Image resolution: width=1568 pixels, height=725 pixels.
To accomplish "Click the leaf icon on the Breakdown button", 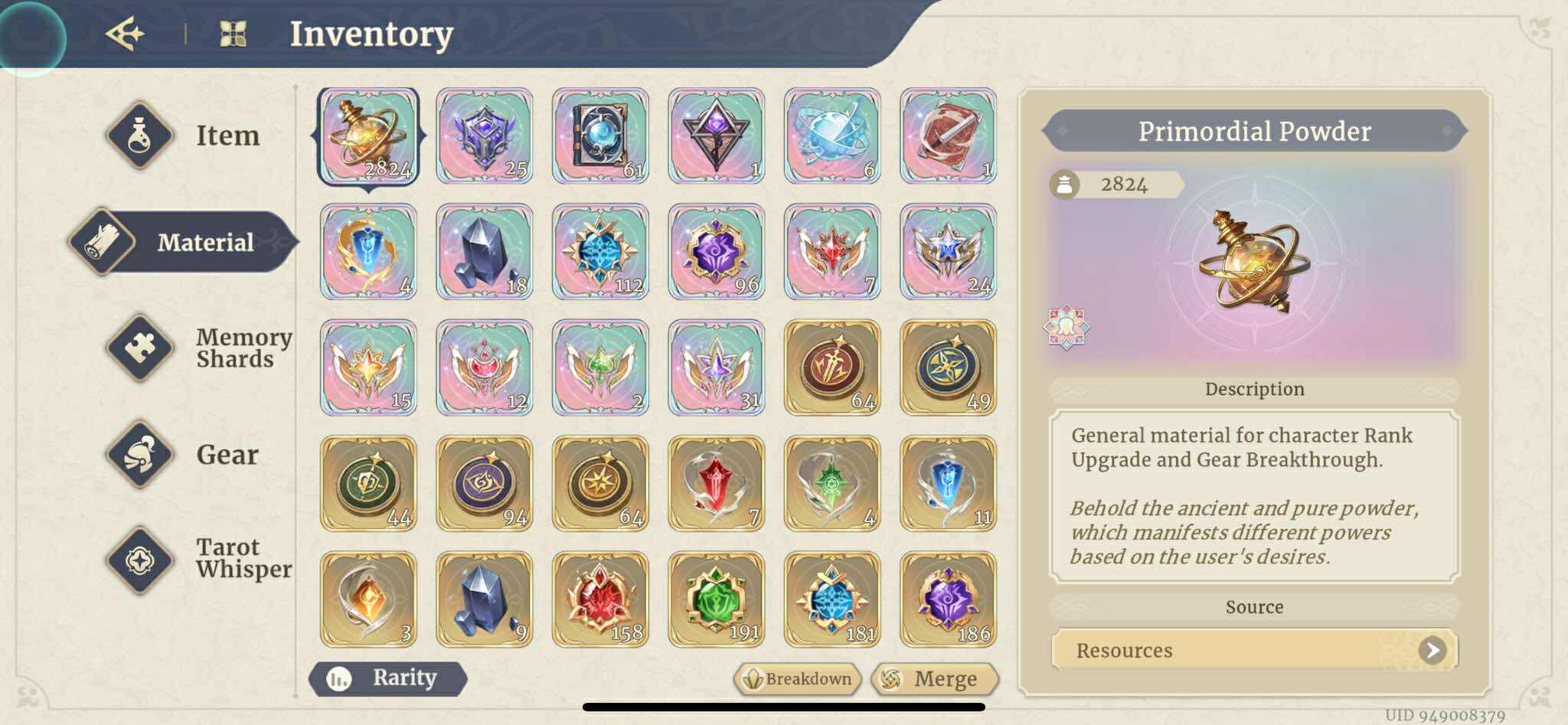I will pyautogui.click(x=753, y=678).
